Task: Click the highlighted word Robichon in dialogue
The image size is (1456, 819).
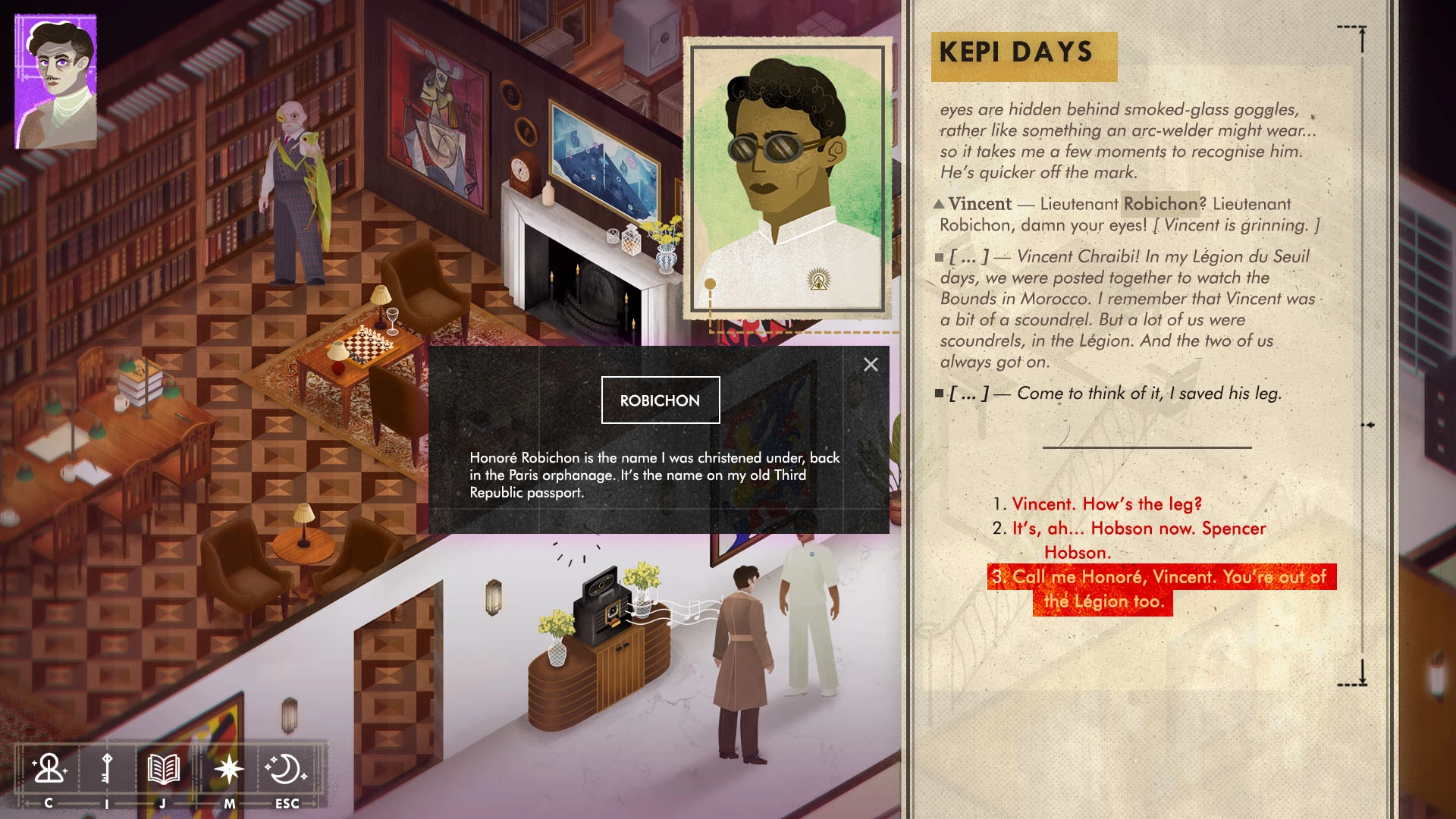Action: [1160, 204]
